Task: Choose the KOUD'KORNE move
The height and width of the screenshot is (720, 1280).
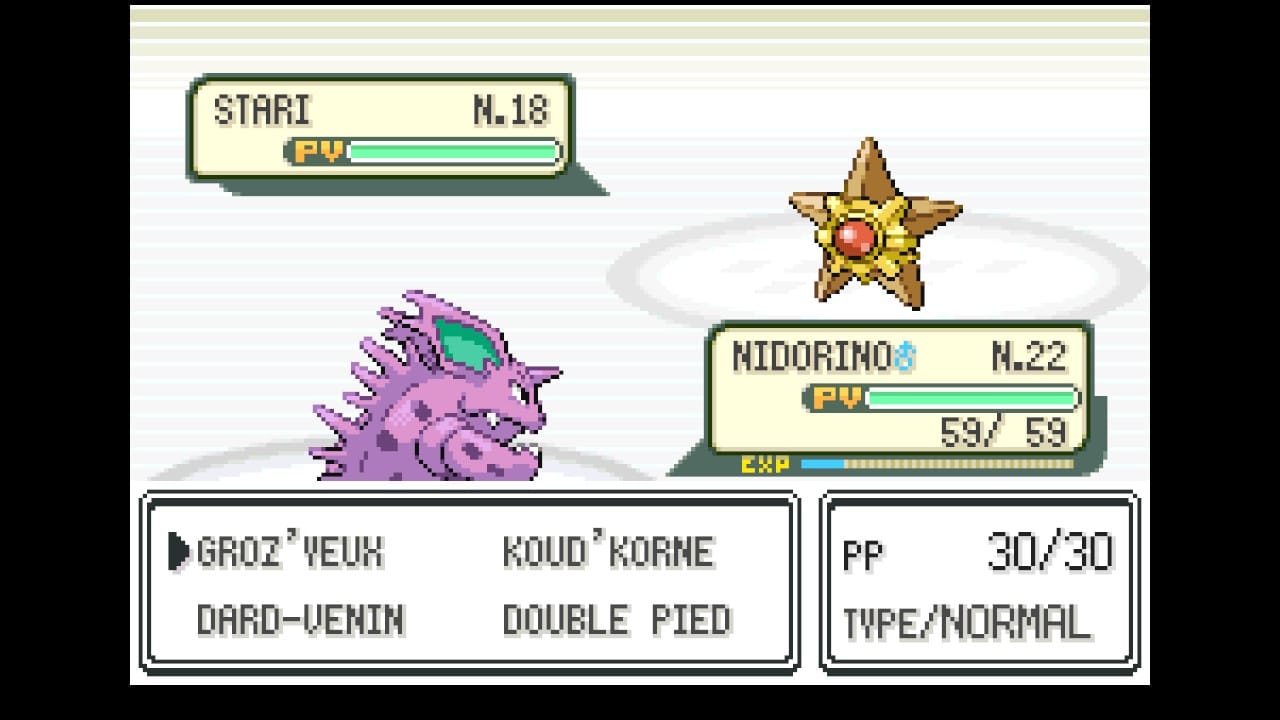Action: click(x=610, y=549)
